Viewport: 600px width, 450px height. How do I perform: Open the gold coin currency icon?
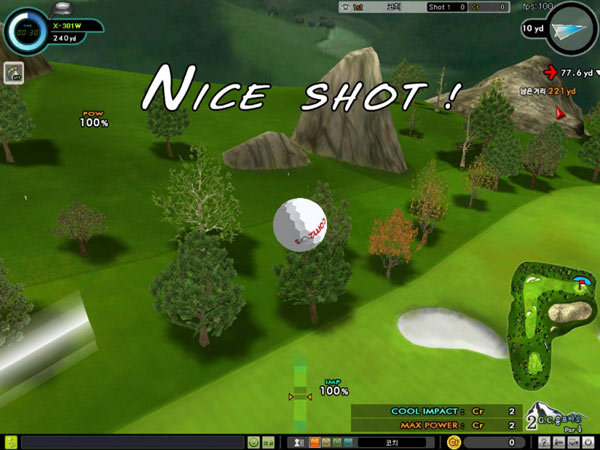455,442
